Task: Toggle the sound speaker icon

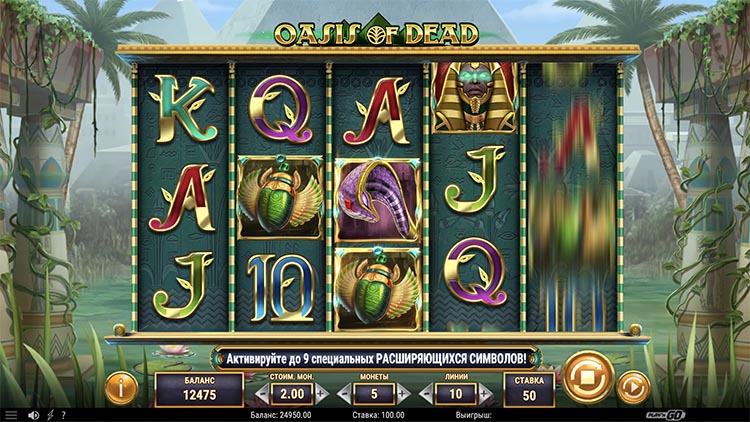Action: pyautogui.click(x=32, y=414)
